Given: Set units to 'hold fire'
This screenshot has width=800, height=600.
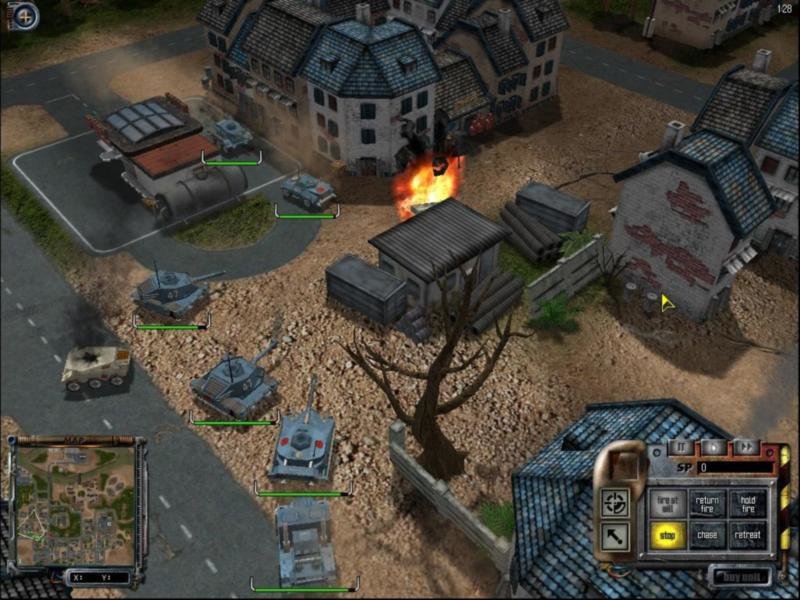Looking at the screenshot, I should [x=747, y=503].
